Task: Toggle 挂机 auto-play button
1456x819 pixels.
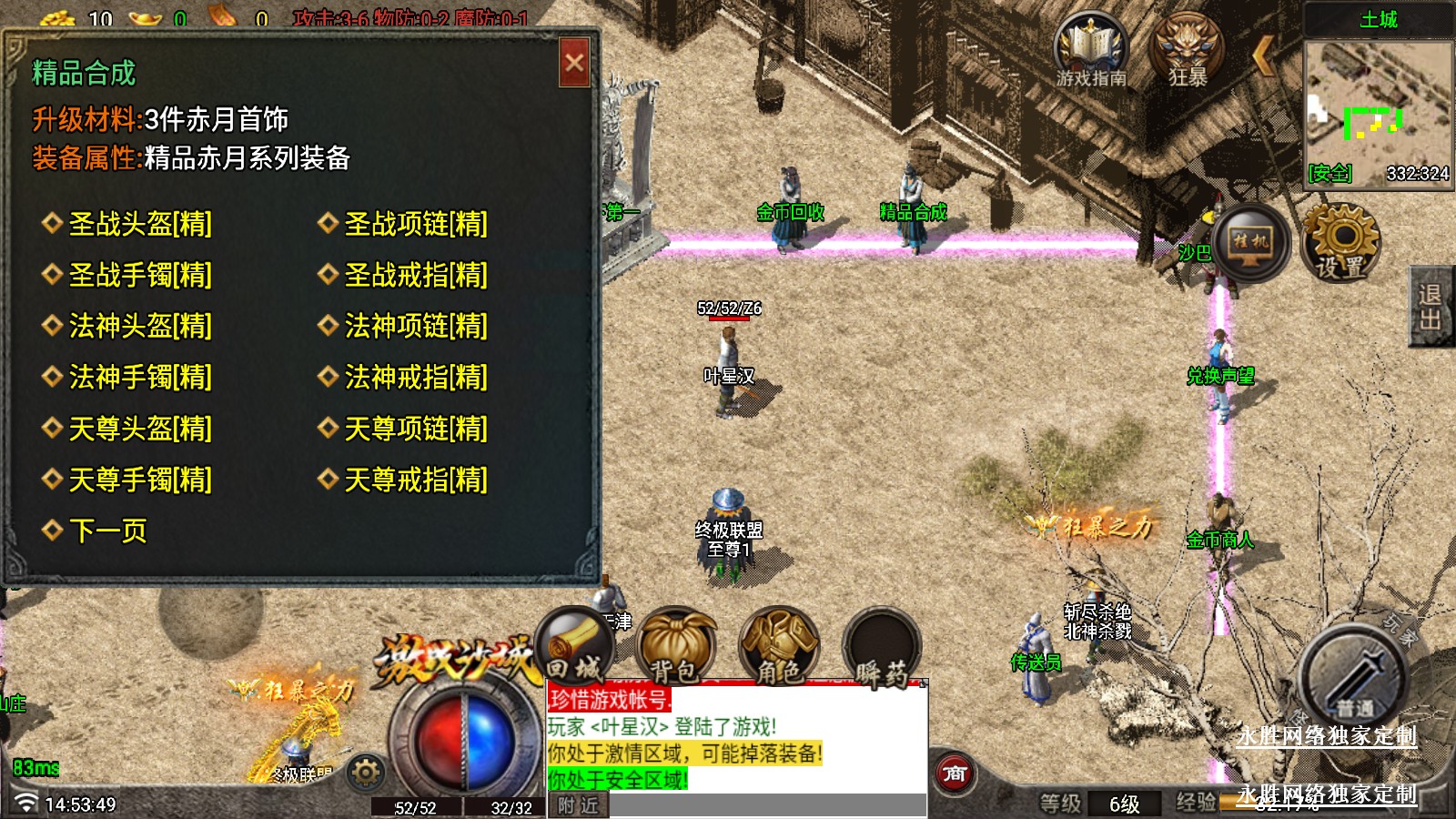Action: pyautogui.click(x=1250, y=242)
